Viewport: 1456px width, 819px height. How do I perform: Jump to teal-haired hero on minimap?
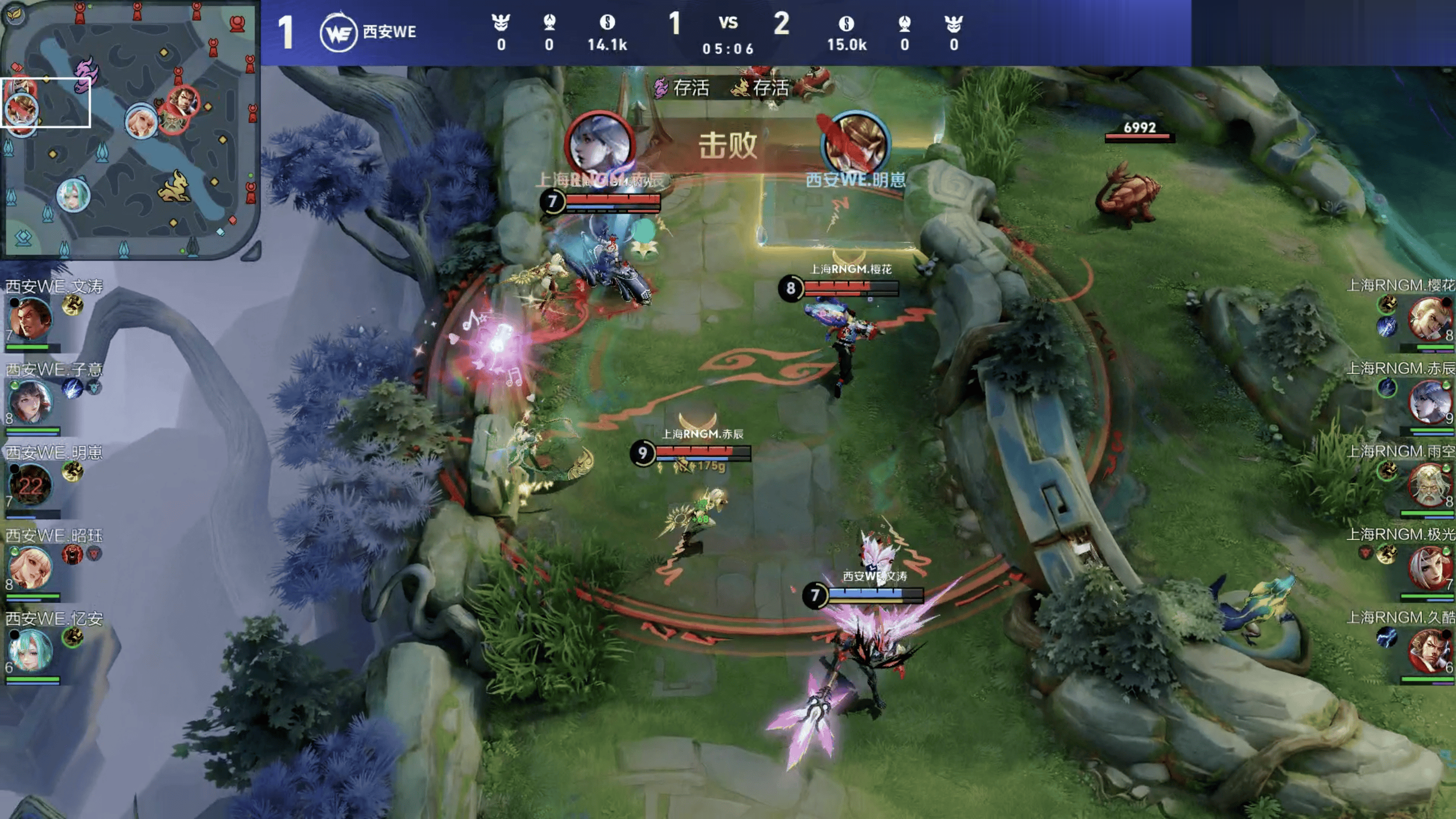click(x=73, y=195)
